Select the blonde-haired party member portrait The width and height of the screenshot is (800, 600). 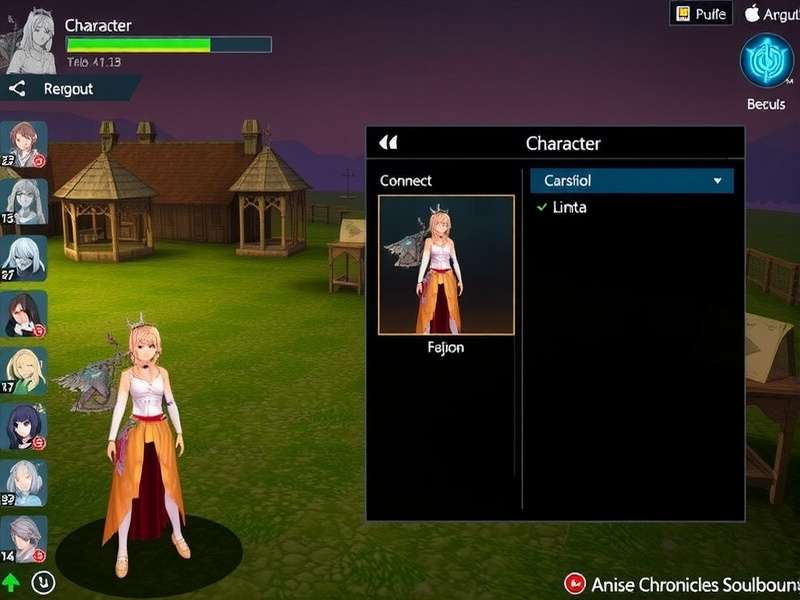click(24, 370)
